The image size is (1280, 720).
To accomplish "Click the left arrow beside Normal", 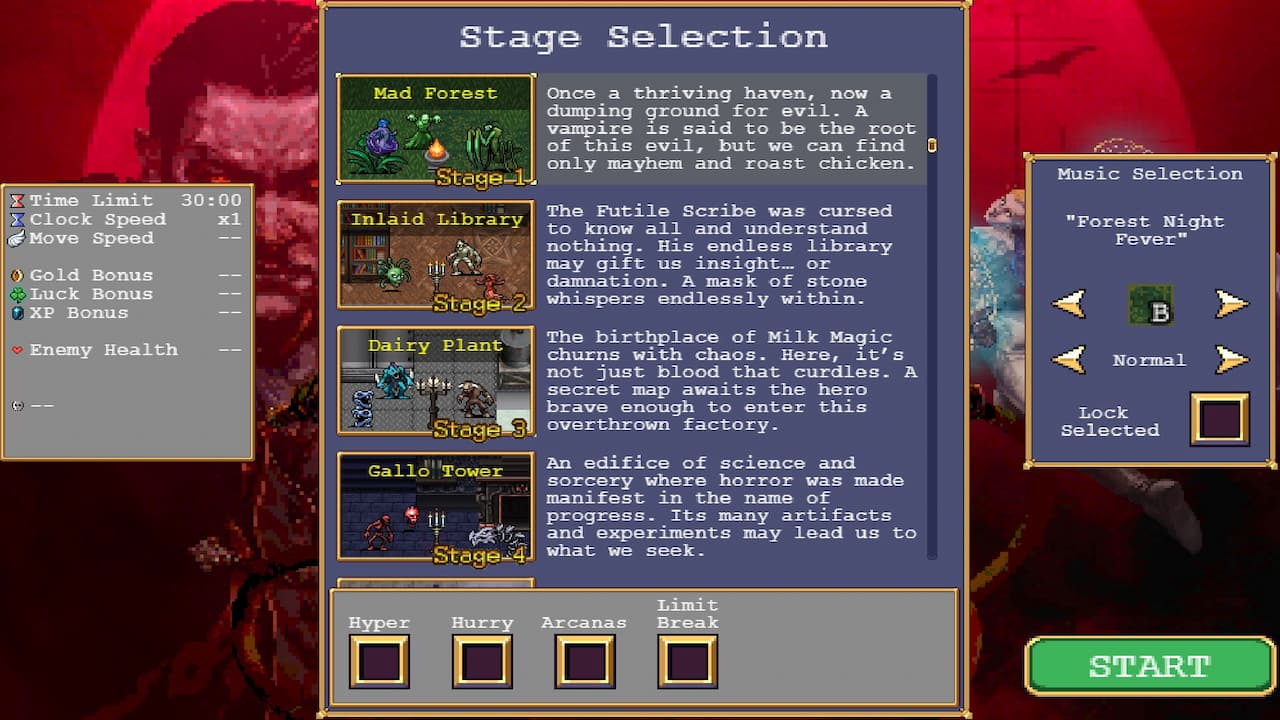I will pyautogui.click(x=1068, y=358).
